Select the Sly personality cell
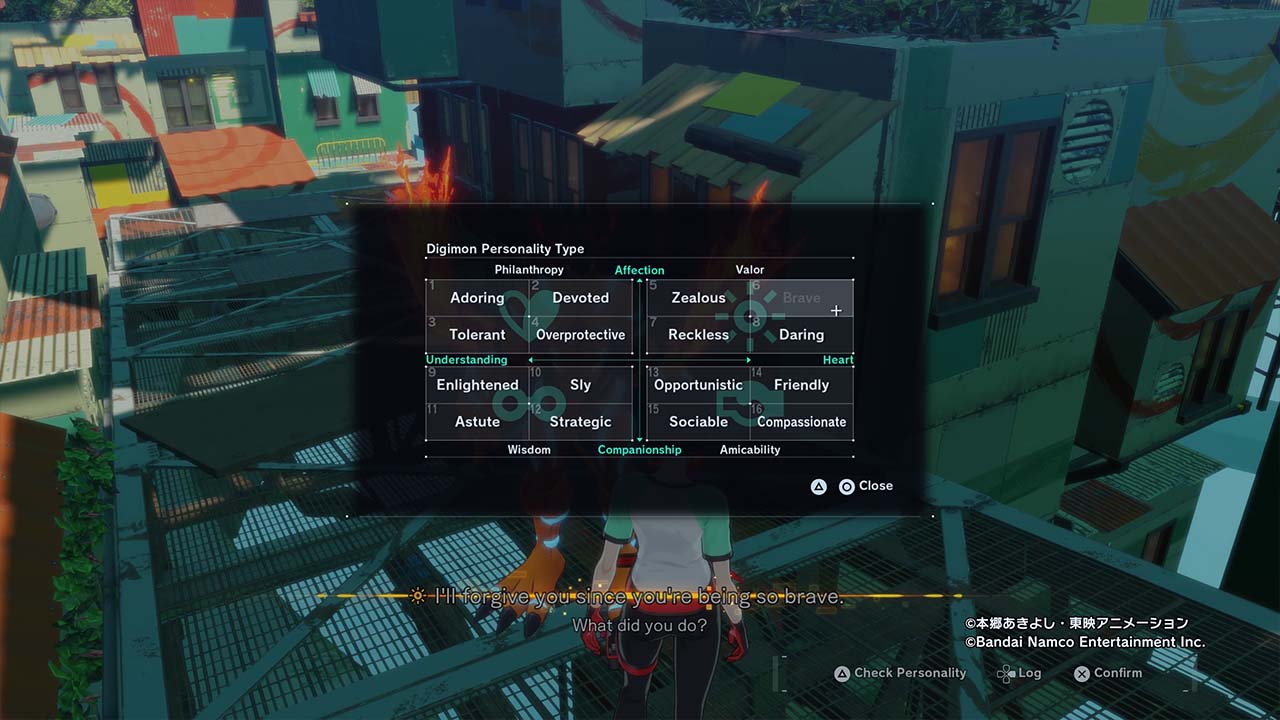The width and height of the screenshot is (1280, 720). click(580, 385)
